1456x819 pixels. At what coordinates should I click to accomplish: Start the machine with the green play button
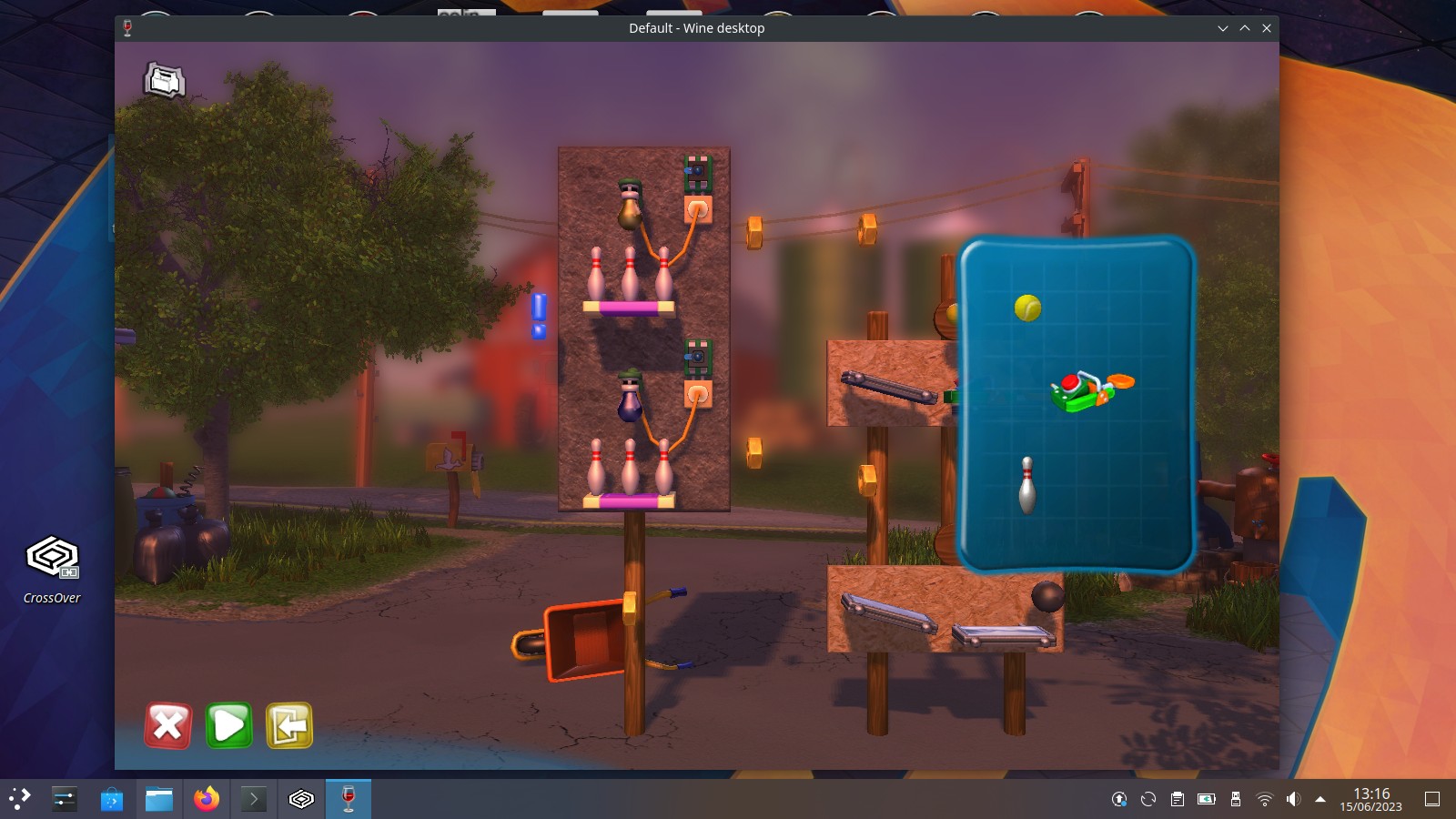pos(228,725)
